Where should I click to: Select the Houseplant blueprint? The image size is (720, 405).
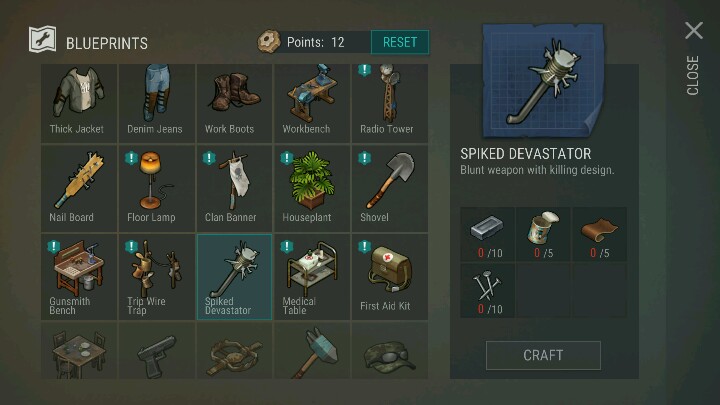coord(311,188)
